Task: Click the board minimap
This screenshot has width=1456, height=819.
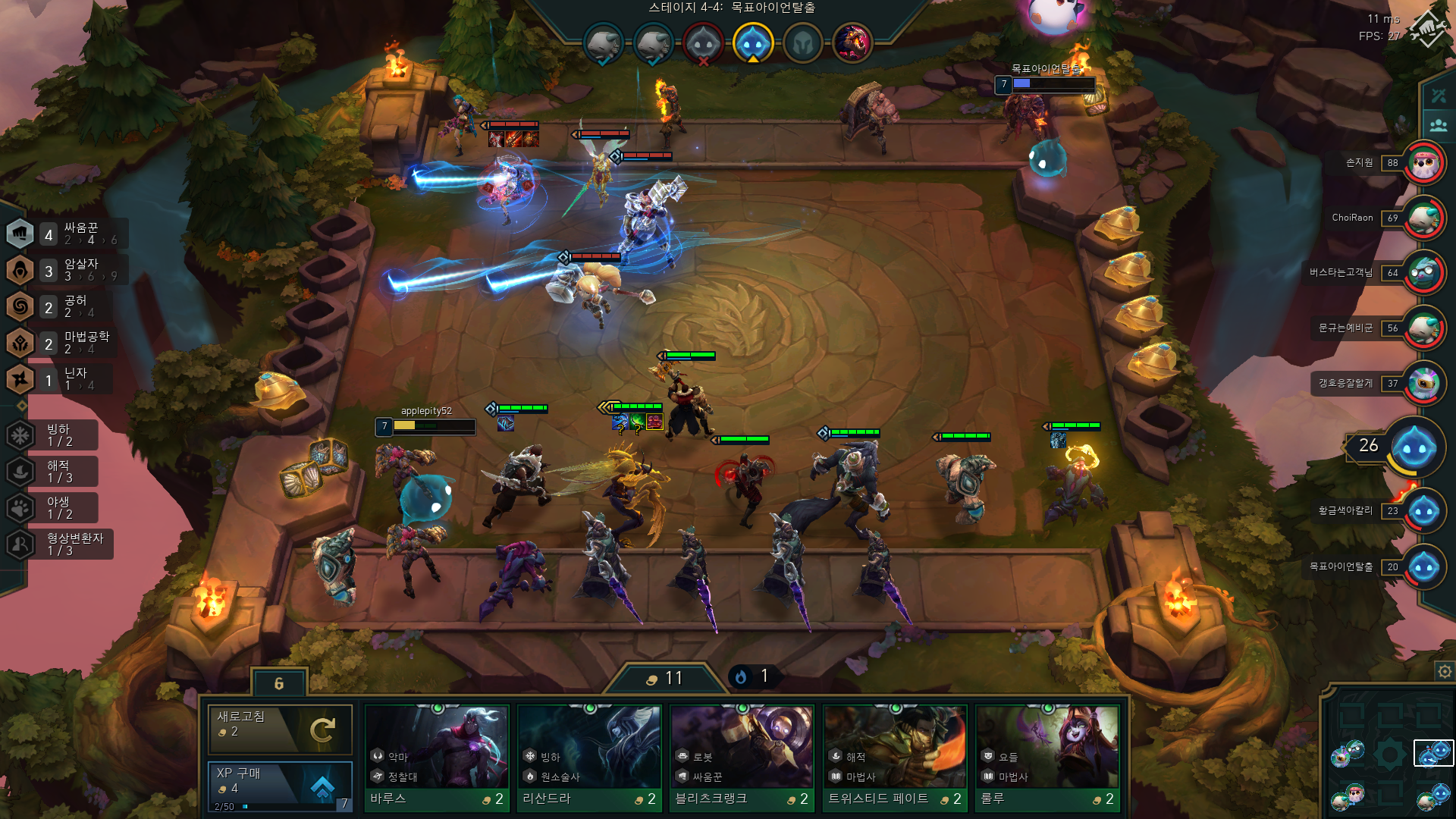Action: 1390,758
